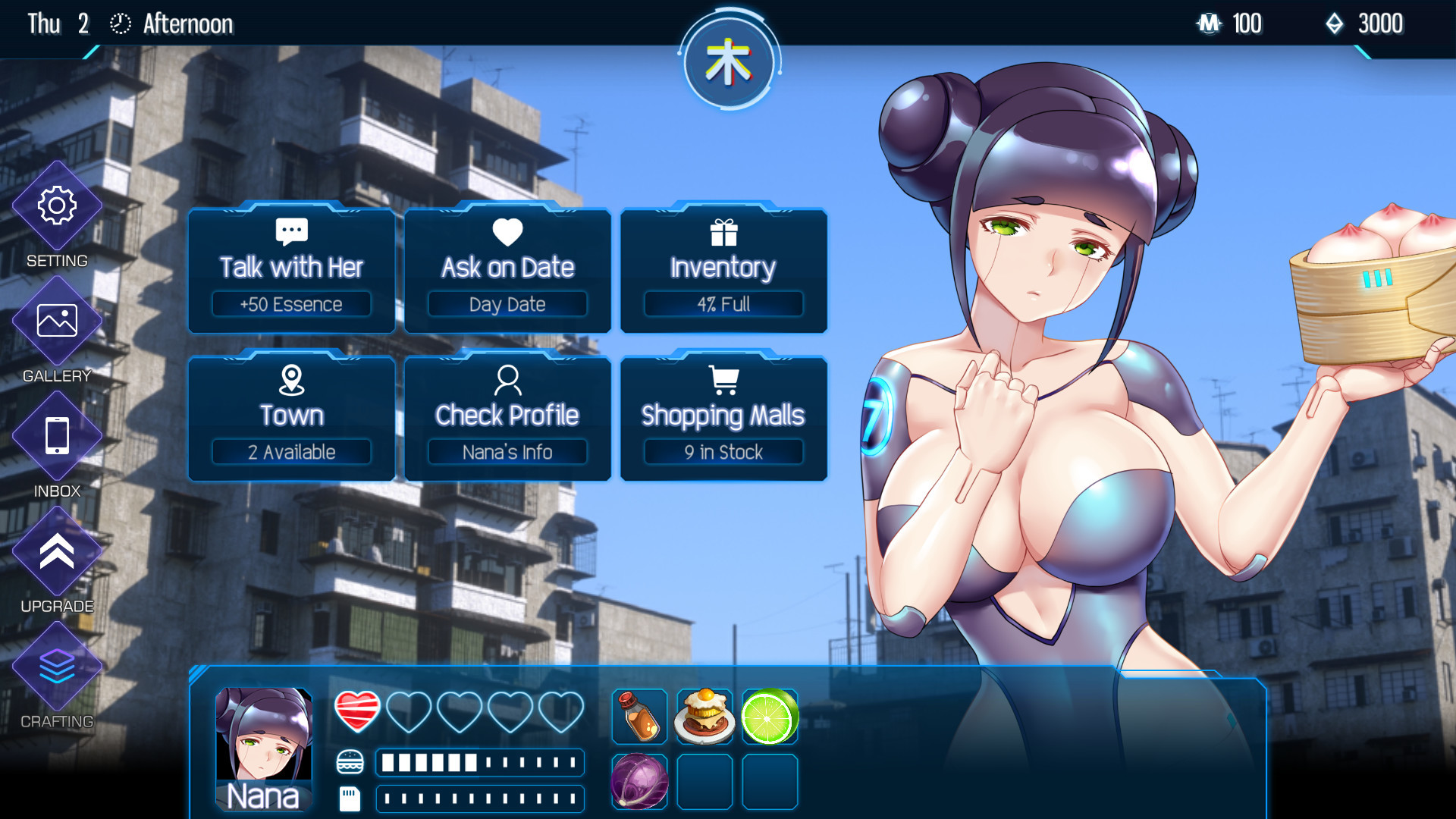Screen dimensions: 1456x819
Task: Open the Upgrade screen
Action: point(57,551)
